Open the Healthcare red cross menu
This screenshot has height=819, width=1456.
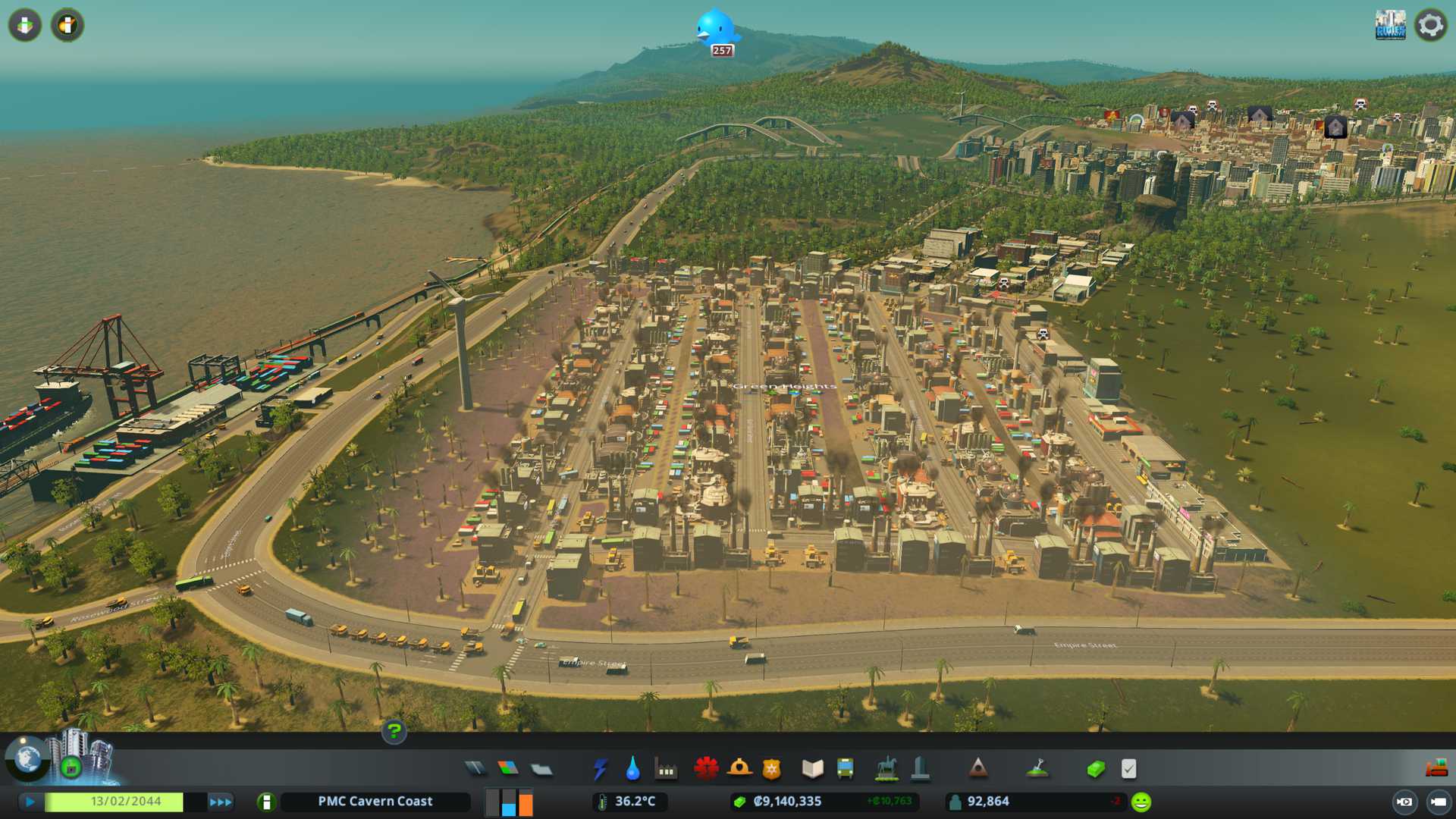tap(706, 769)
